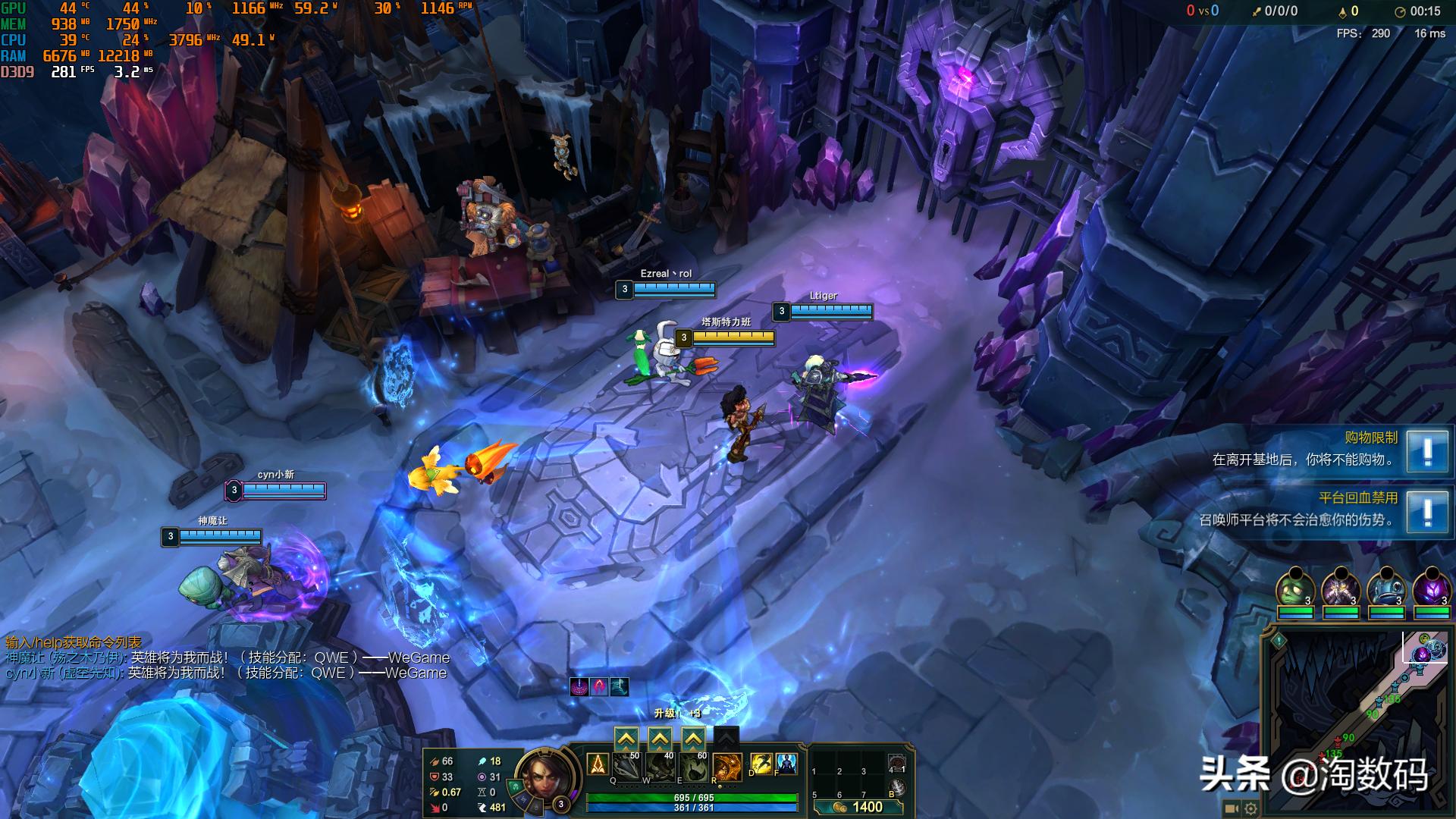This screenshot has width=1456, height=819.
Task: Activate the R ultimate ability icon
Action: 726,767
